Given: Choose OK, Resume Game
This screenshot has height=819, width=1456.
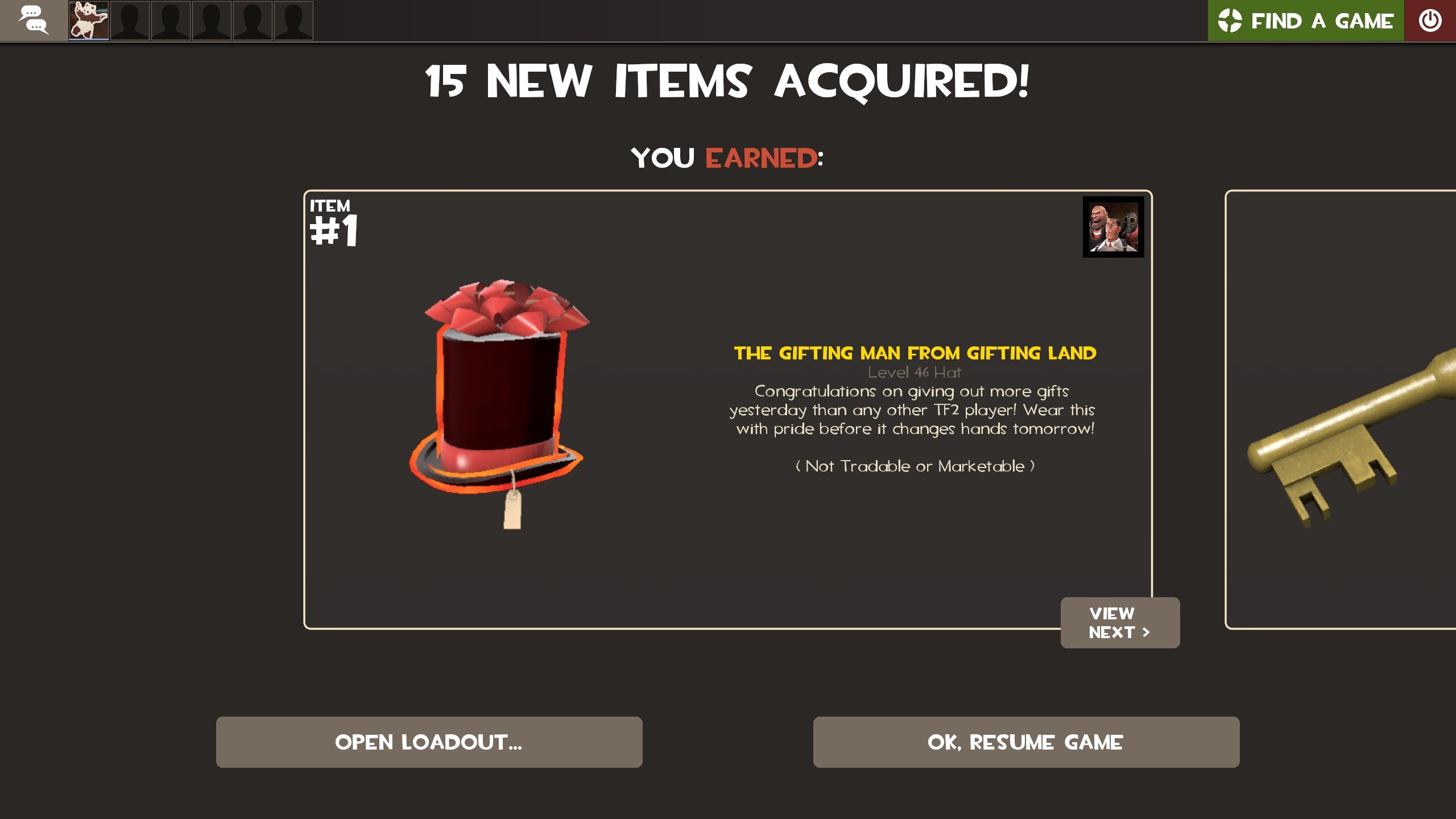Looking at the screenshot, I should (x=1025, y=742).
